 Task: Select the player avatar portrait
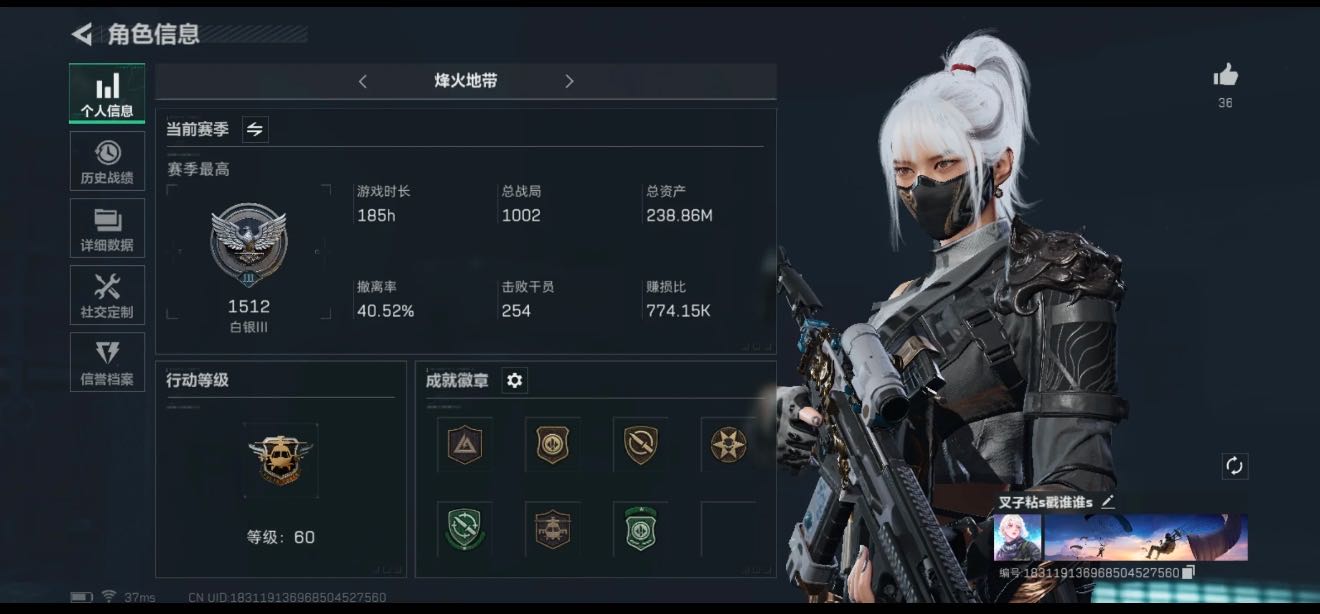1018,538
